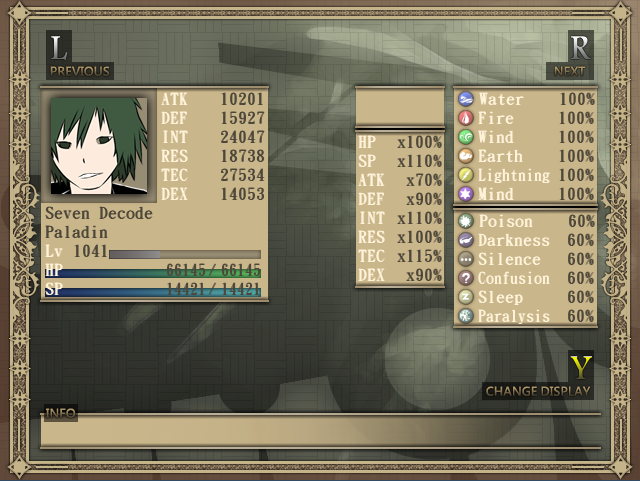The height and width of the screenshot is (481, 640).
Task: Go to the PREVIOUS character
Action: (79, 71)
